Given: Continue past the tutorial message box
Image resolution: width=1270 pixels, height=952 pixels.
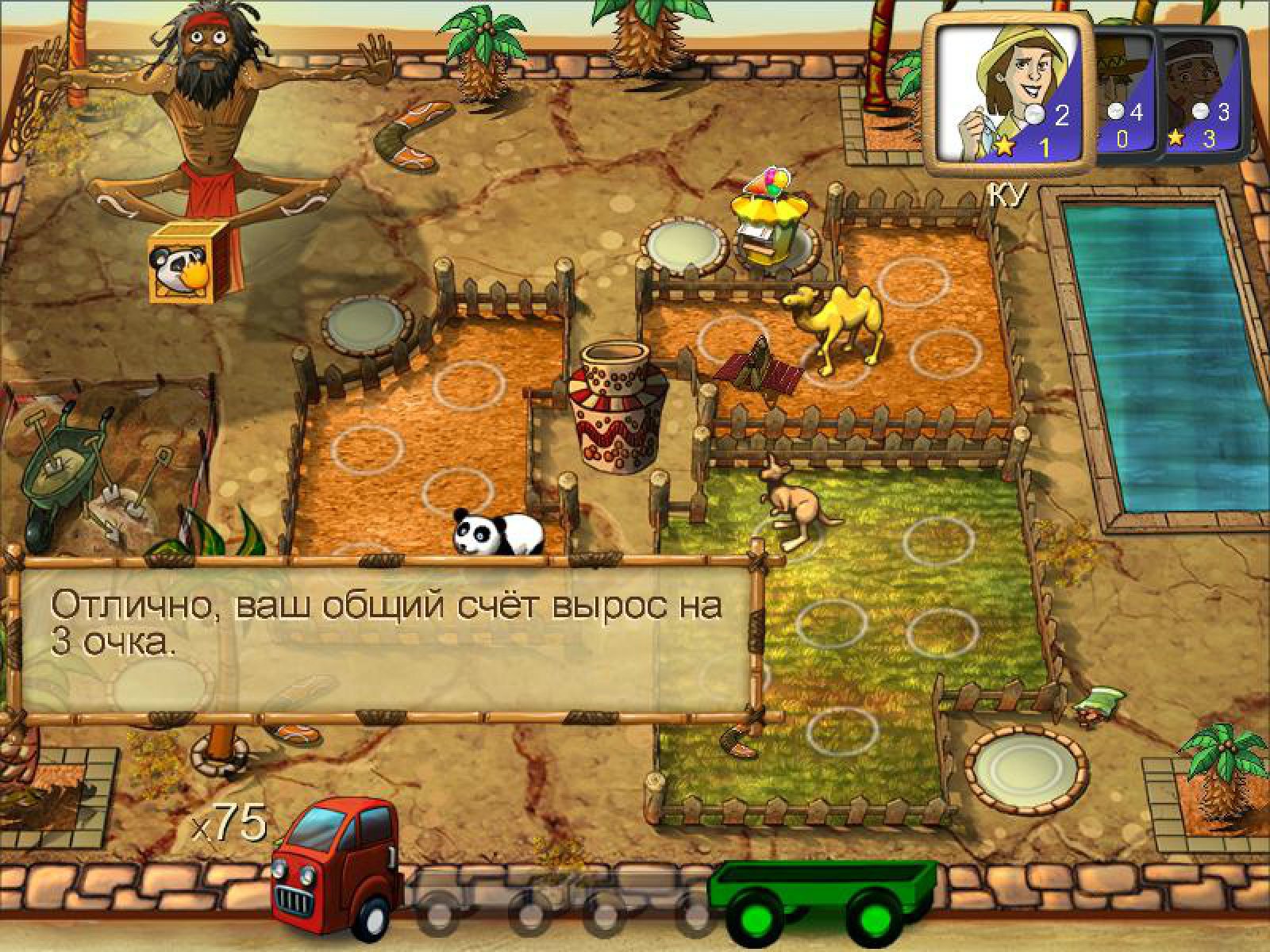Looking at the screenshot, I should pos(387,639).
